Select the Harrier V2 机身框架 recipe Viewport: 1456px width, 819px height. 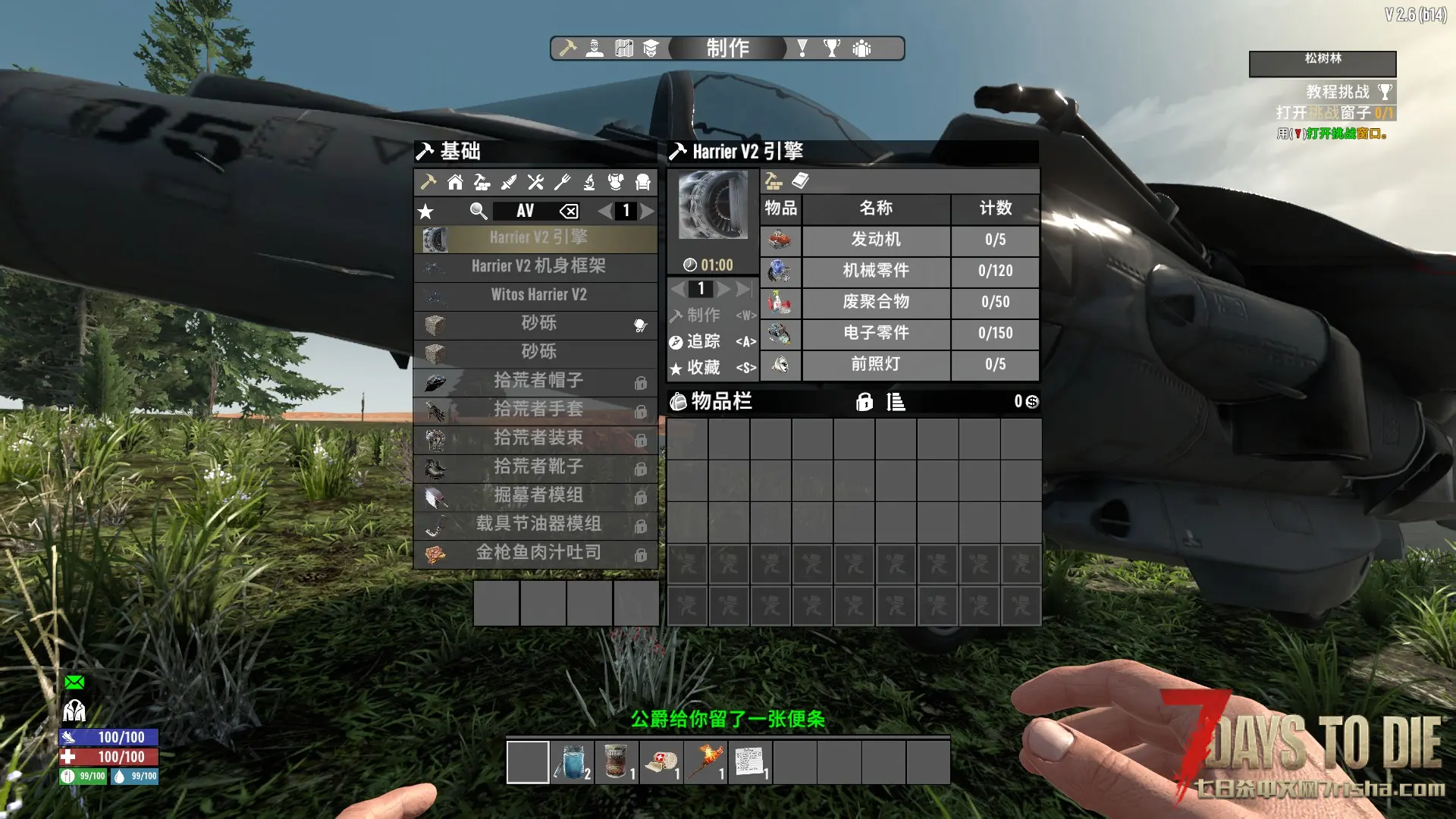coord(537,266)
